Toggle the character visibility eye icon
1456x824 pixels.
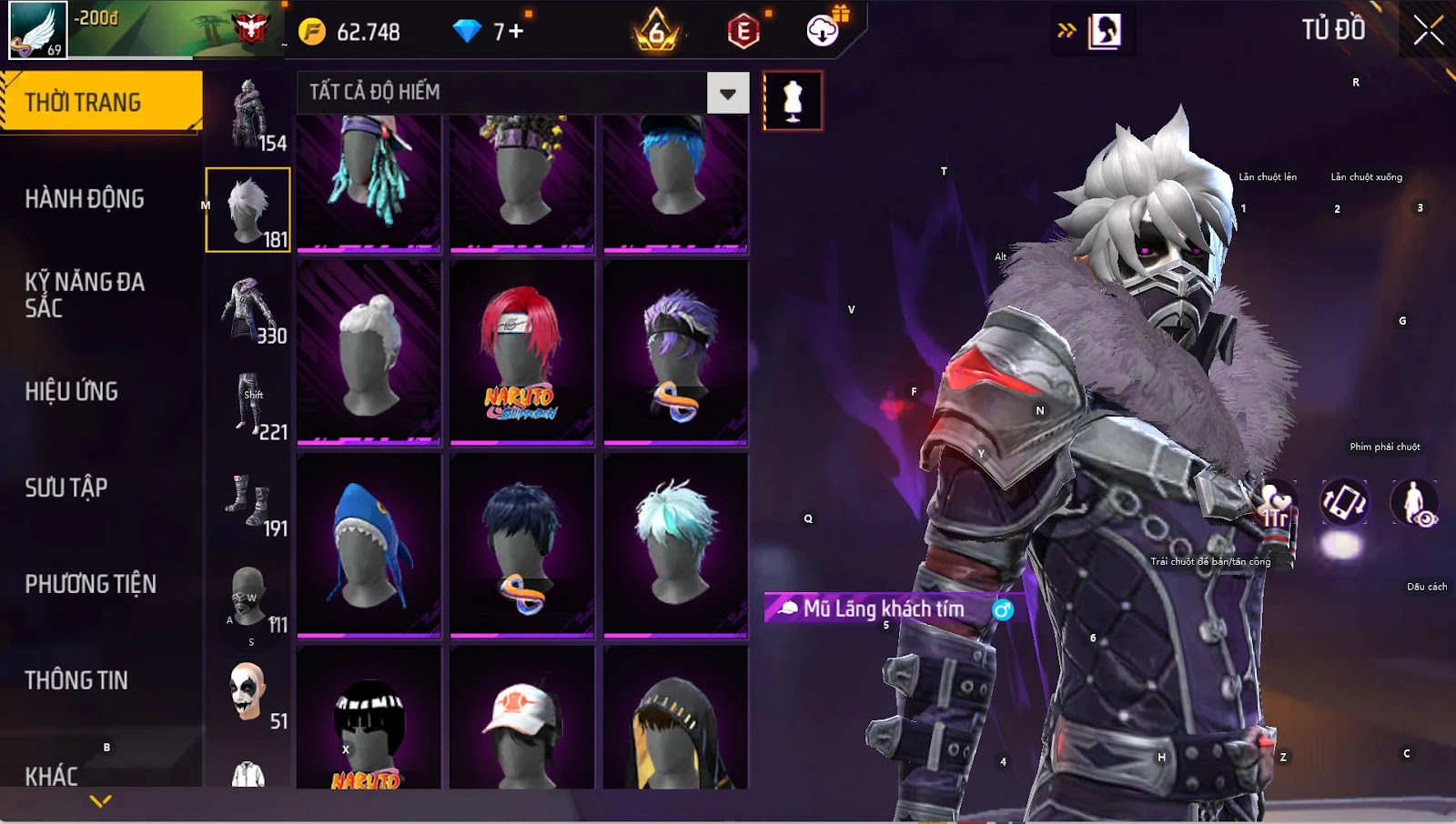(1414, 503)
